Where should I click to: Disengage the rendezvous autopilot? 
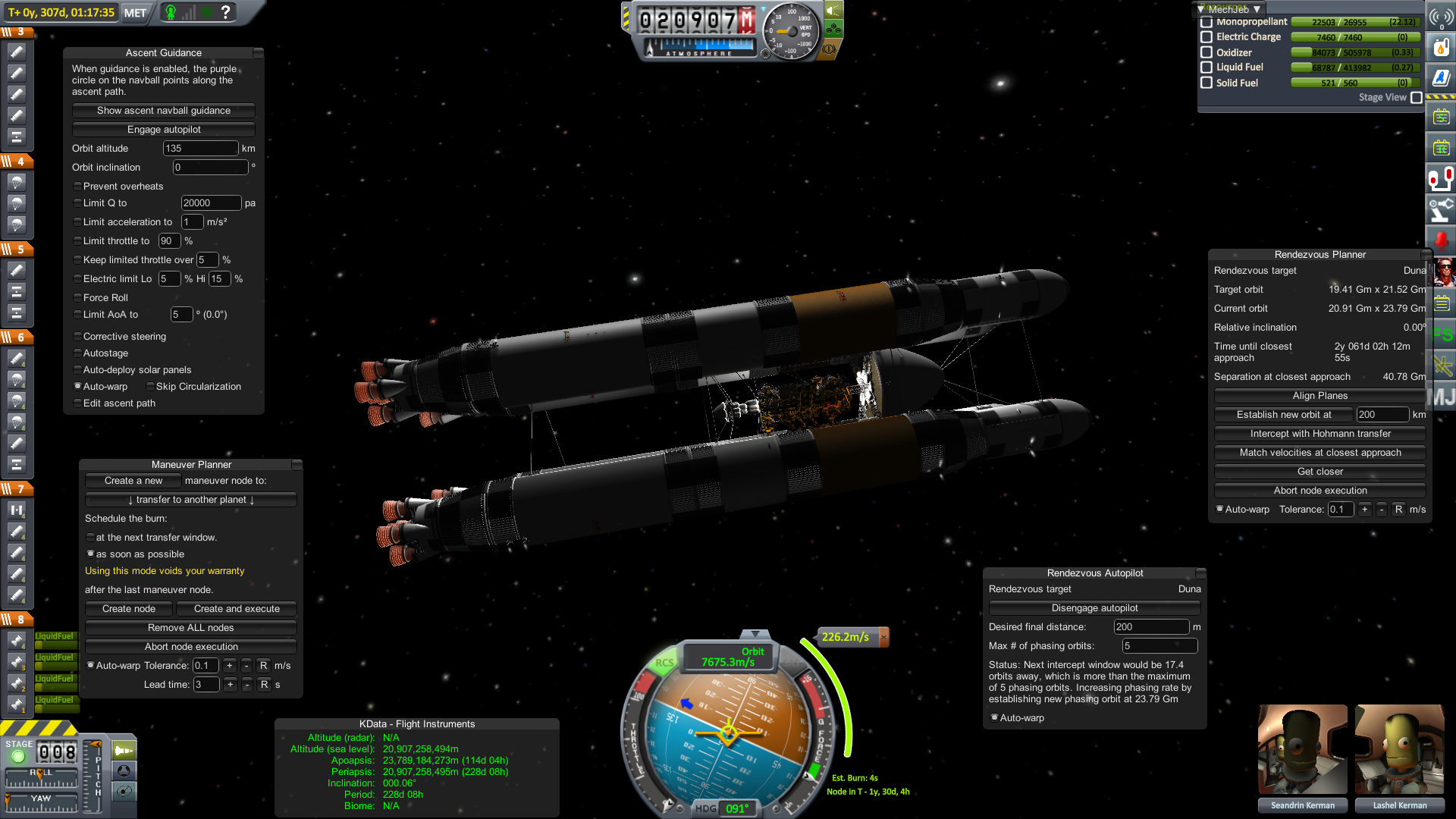point(1094,608)
